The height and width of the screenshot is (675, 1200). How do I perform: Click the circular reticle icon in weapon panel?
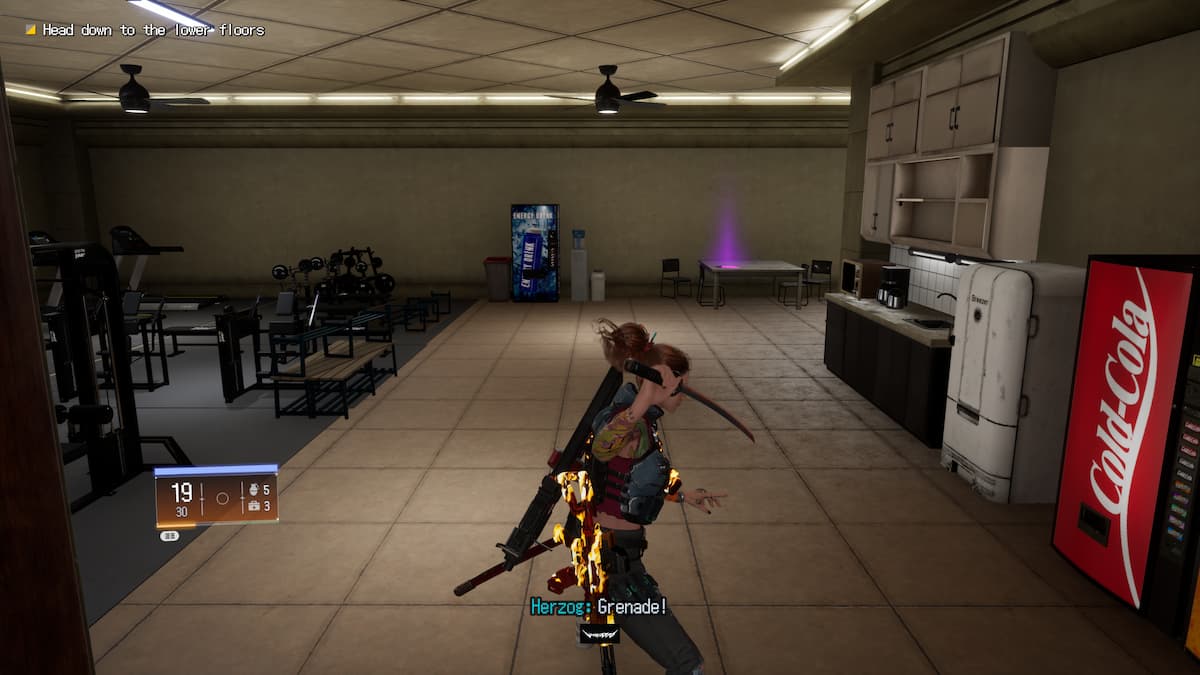click(223, 498)
